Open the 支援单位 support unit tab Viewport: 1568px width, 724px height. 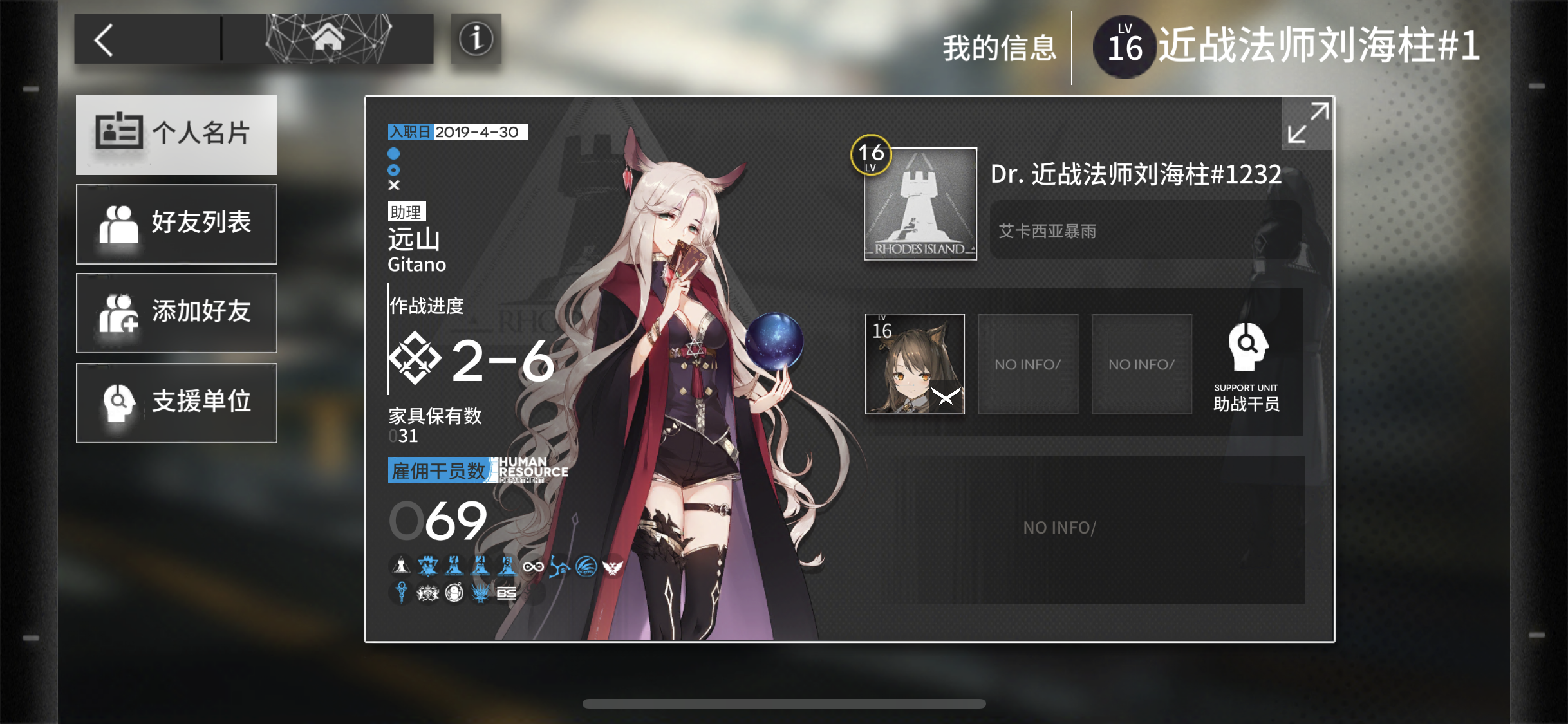point(176,402)
